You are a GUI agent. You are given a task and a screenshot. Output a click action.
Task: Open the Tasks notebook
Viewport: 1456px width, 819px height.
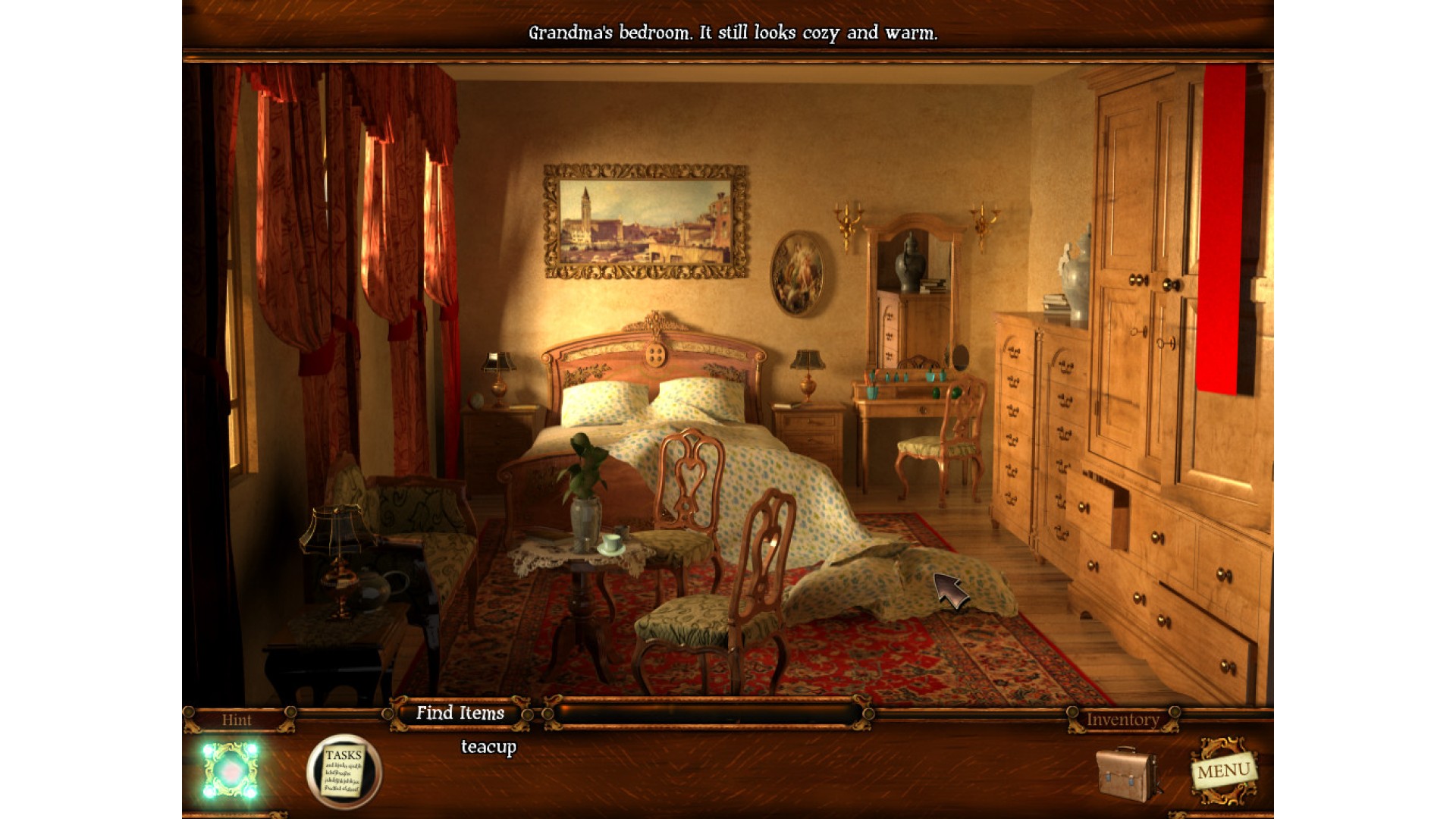[344, 771]
